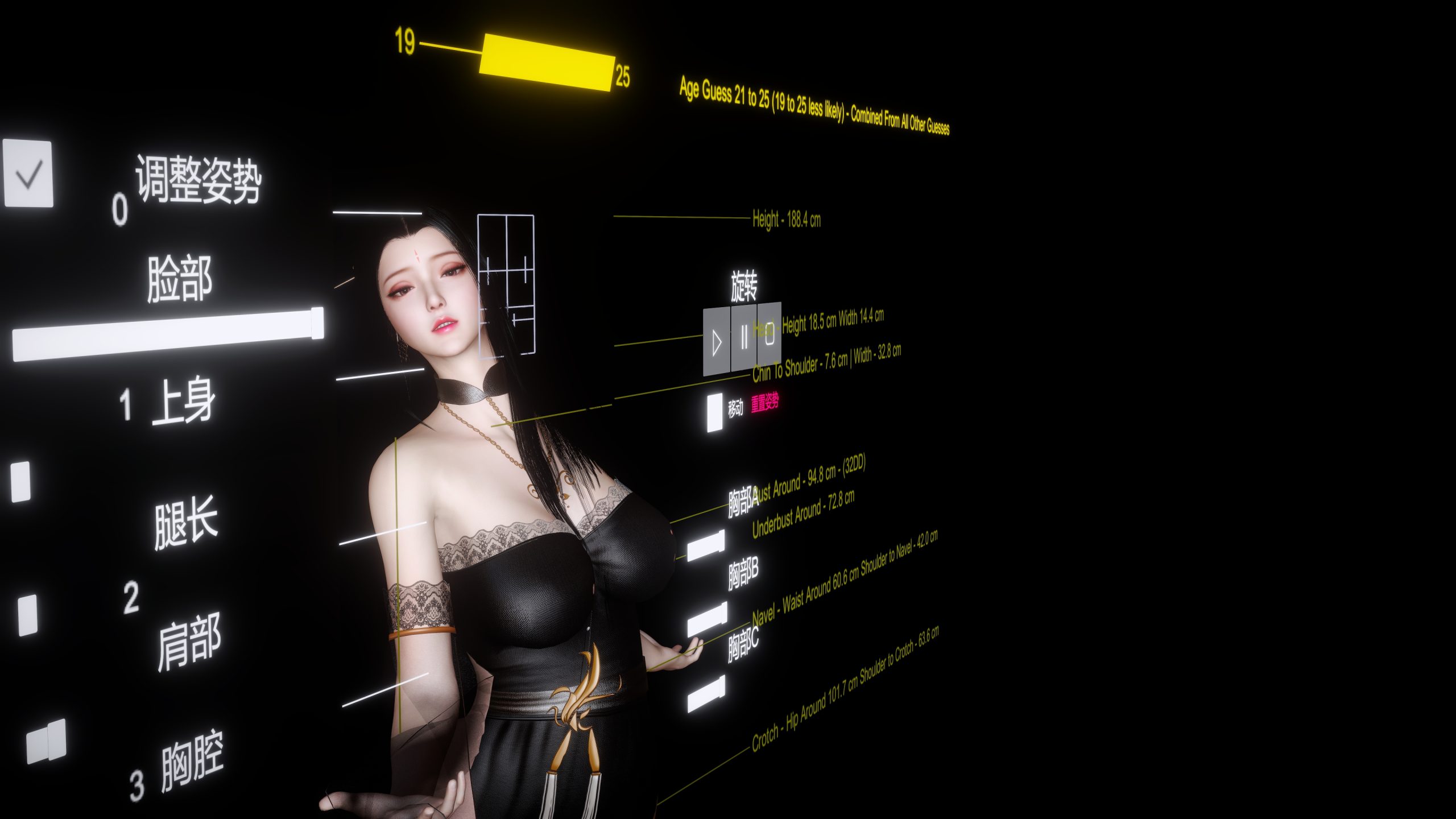The width and height of the screenshot is (1456, 819).
Task: Expand the 上身 section
Action: tap(185, 398)
